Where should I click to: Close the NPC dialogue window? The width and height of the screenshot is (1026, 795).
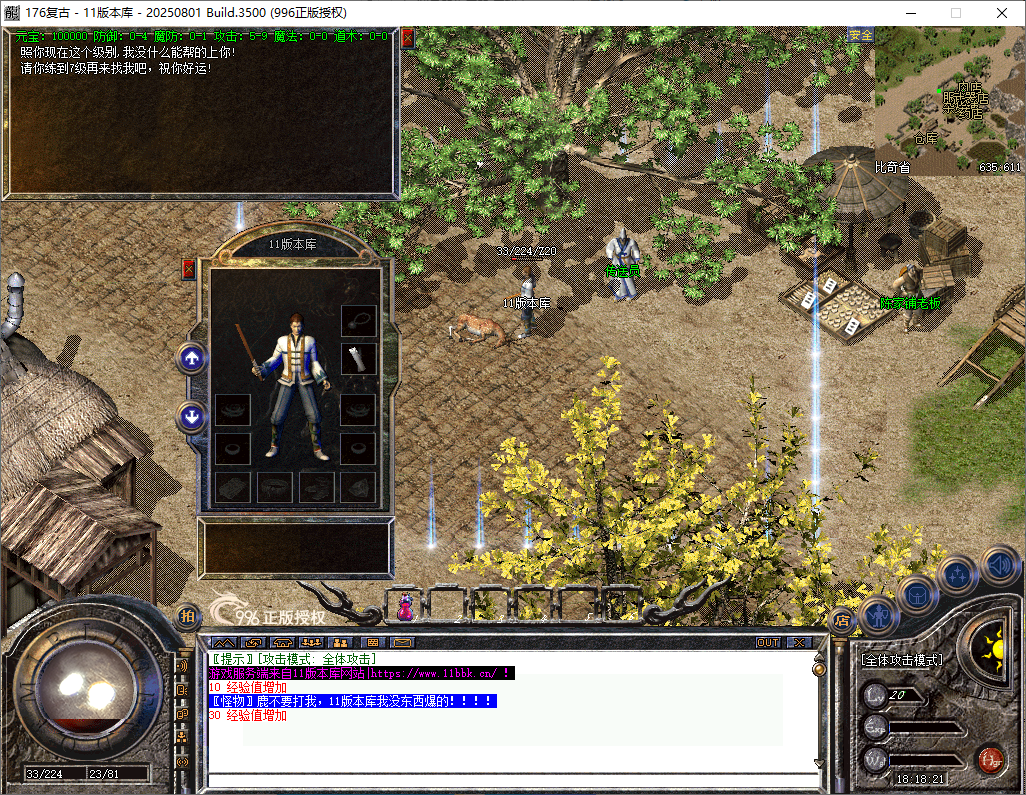[408, 38]
